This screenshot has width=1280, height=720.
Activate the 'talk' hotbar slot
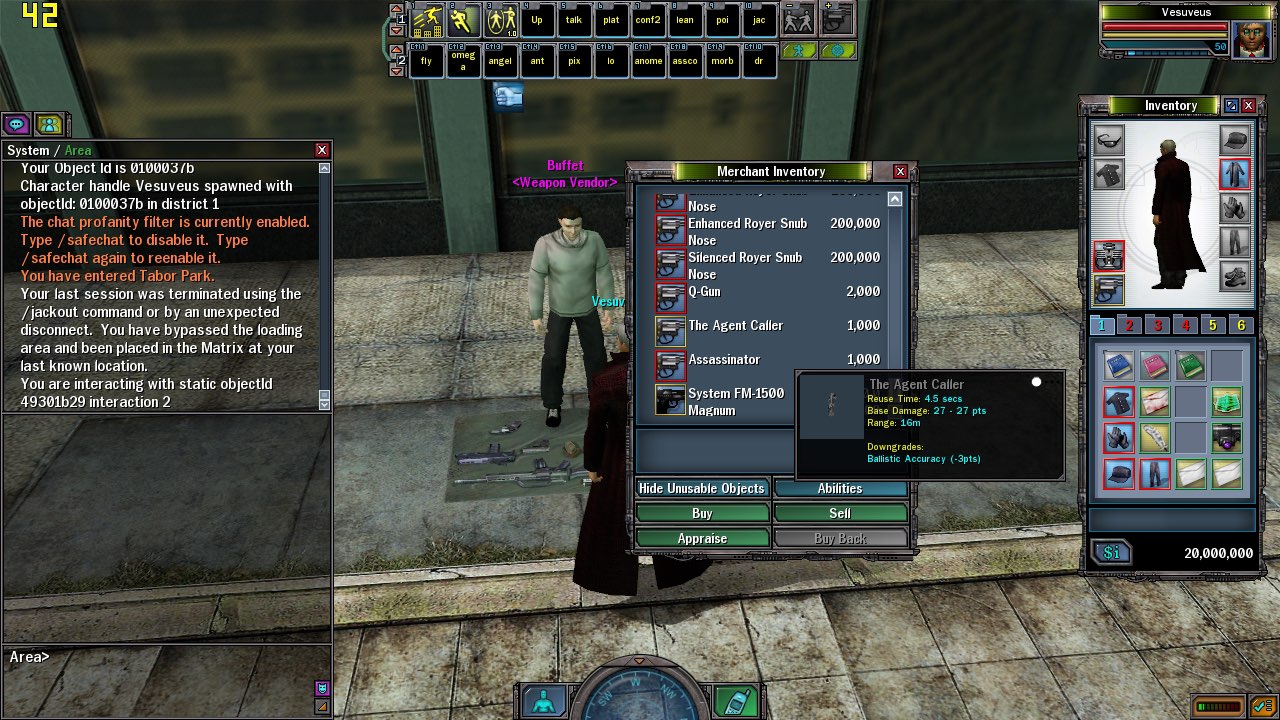[x=574, y=20]
